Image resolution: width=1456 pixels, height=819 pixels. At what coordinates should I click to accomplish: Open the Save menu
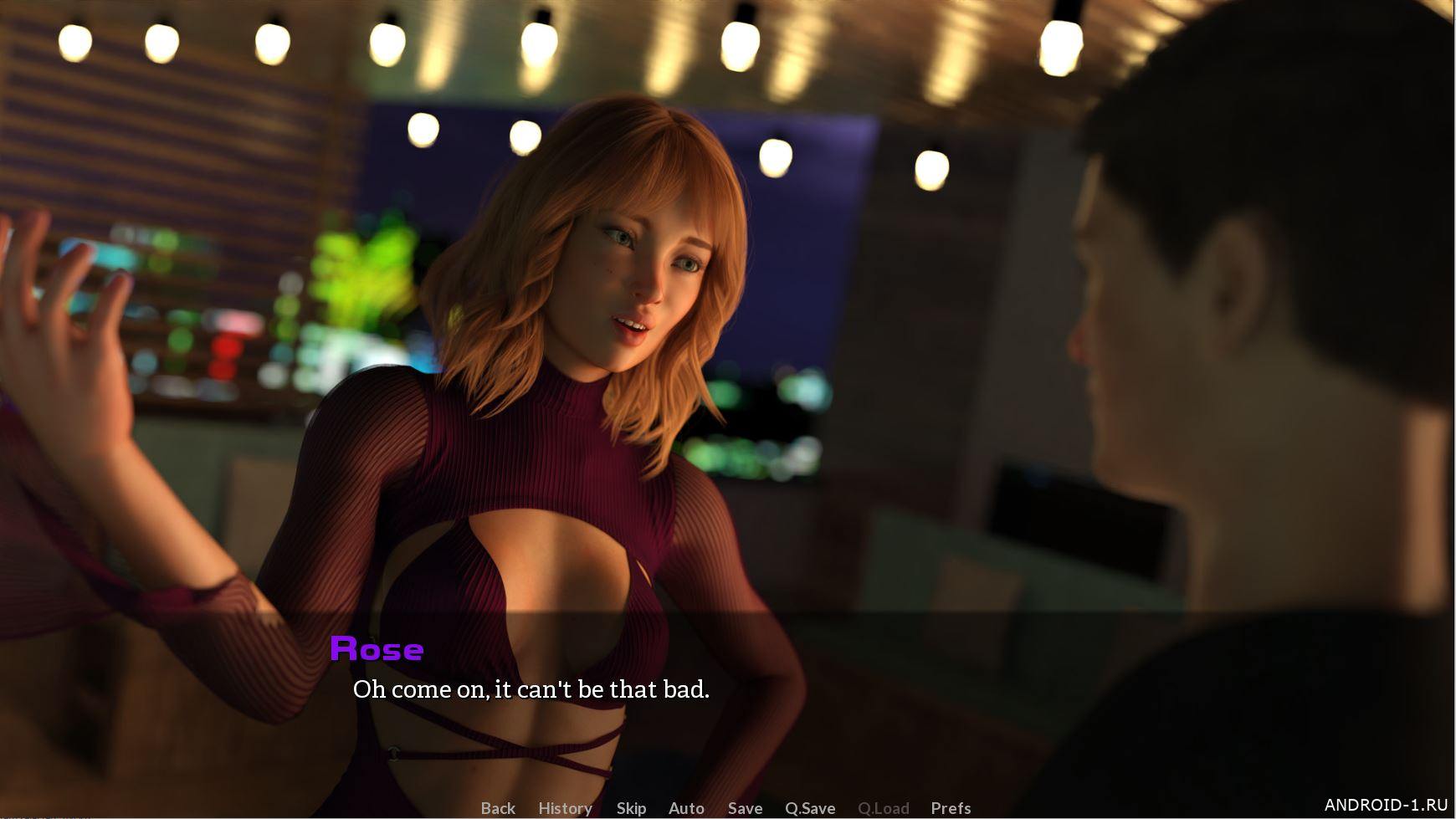(x=745, y=808)
